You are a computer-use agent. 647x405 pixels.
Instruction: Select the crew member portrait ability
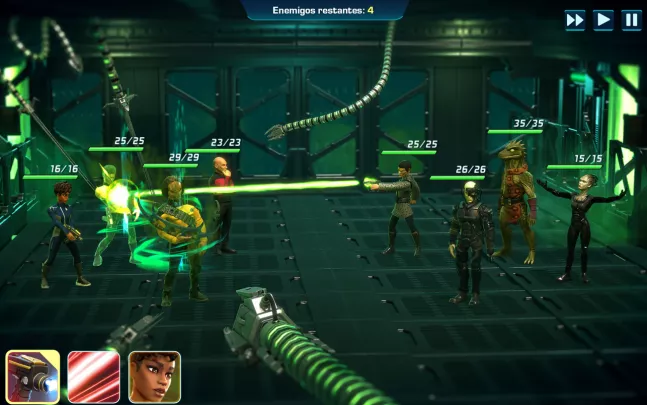[x=154, y=376]
